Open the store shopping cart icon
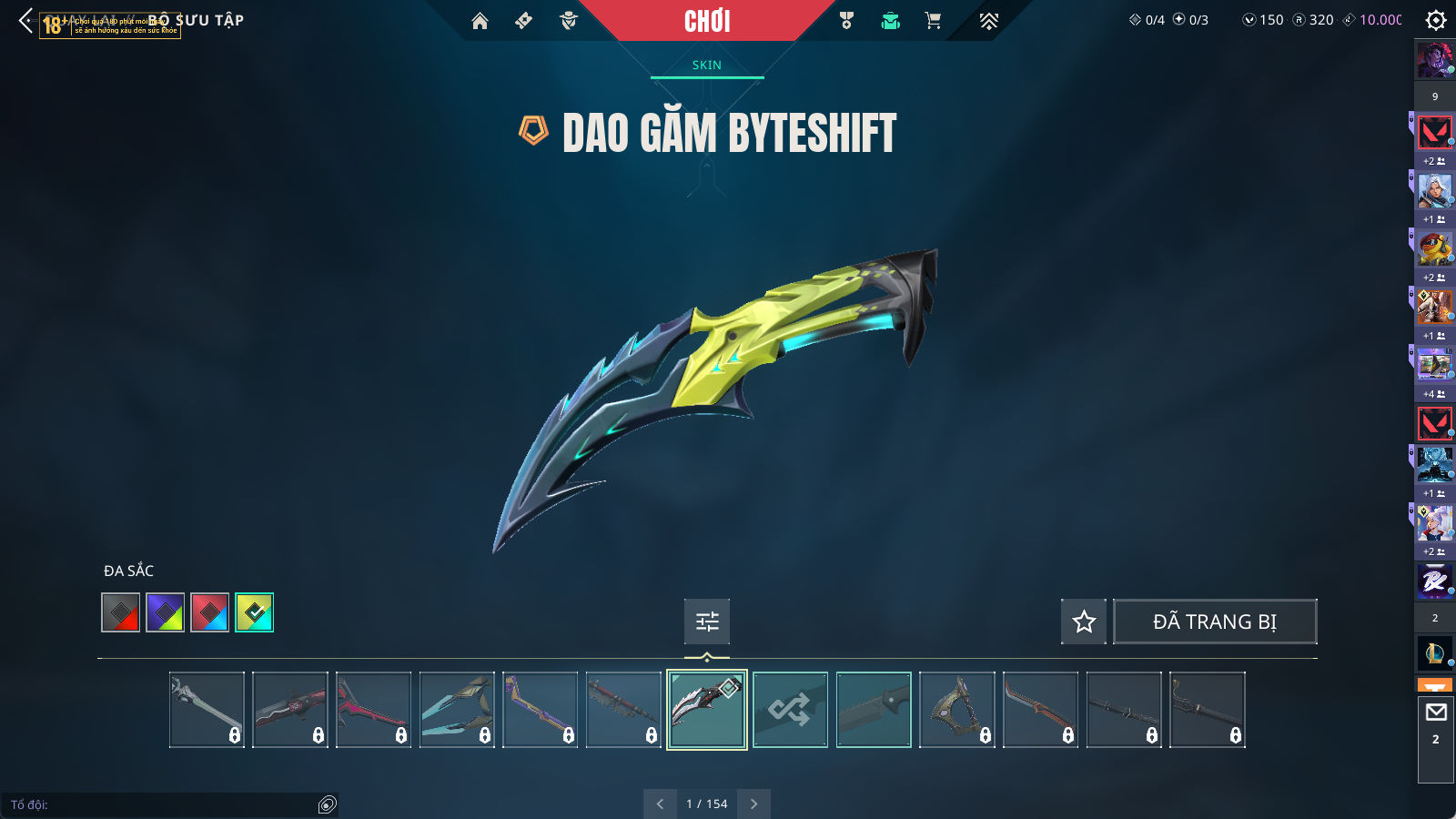The image size is (1456, 819). pos(933,21)
